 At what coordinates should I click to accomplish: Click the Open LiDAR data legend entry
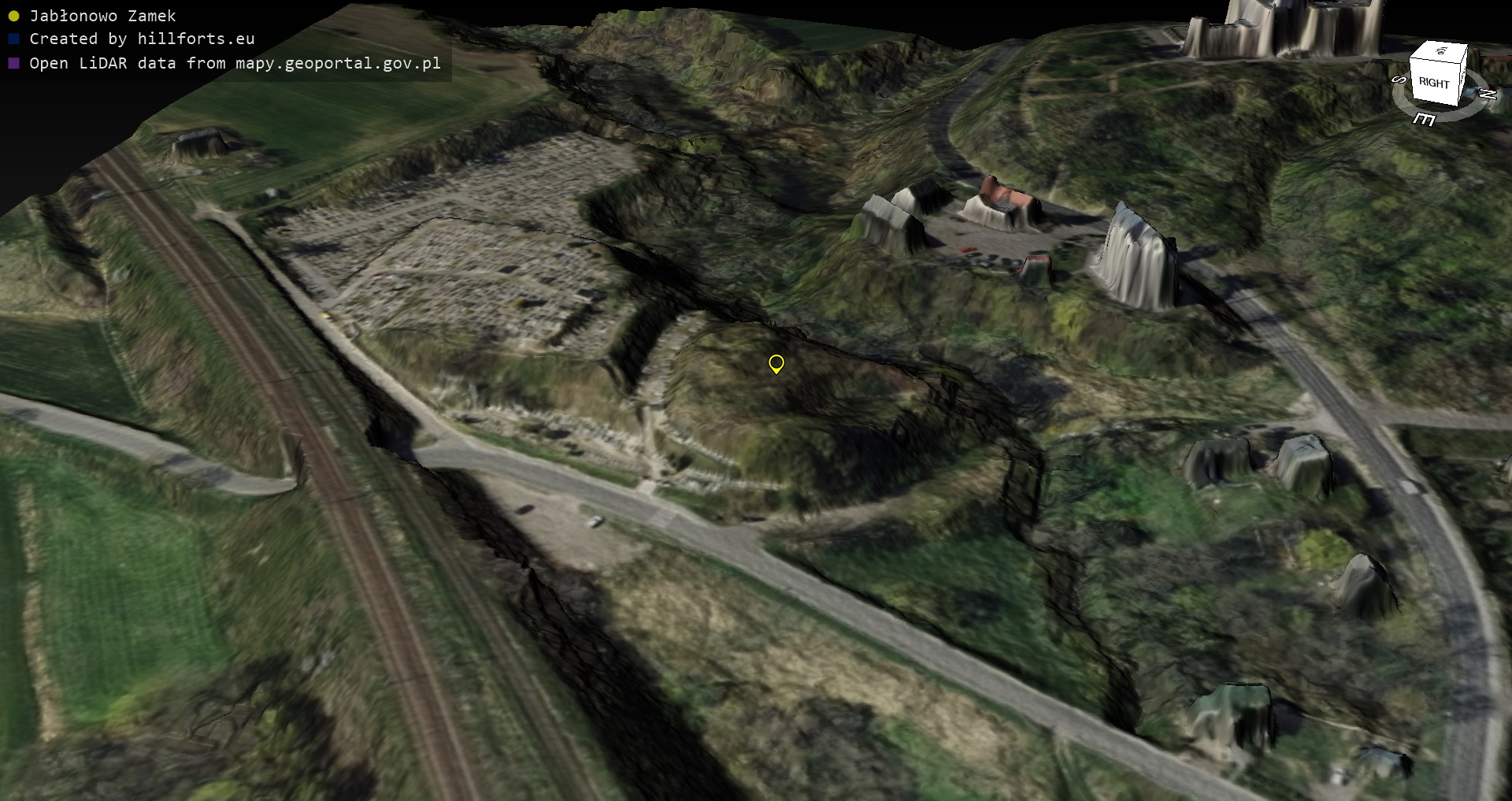point(235,63)
